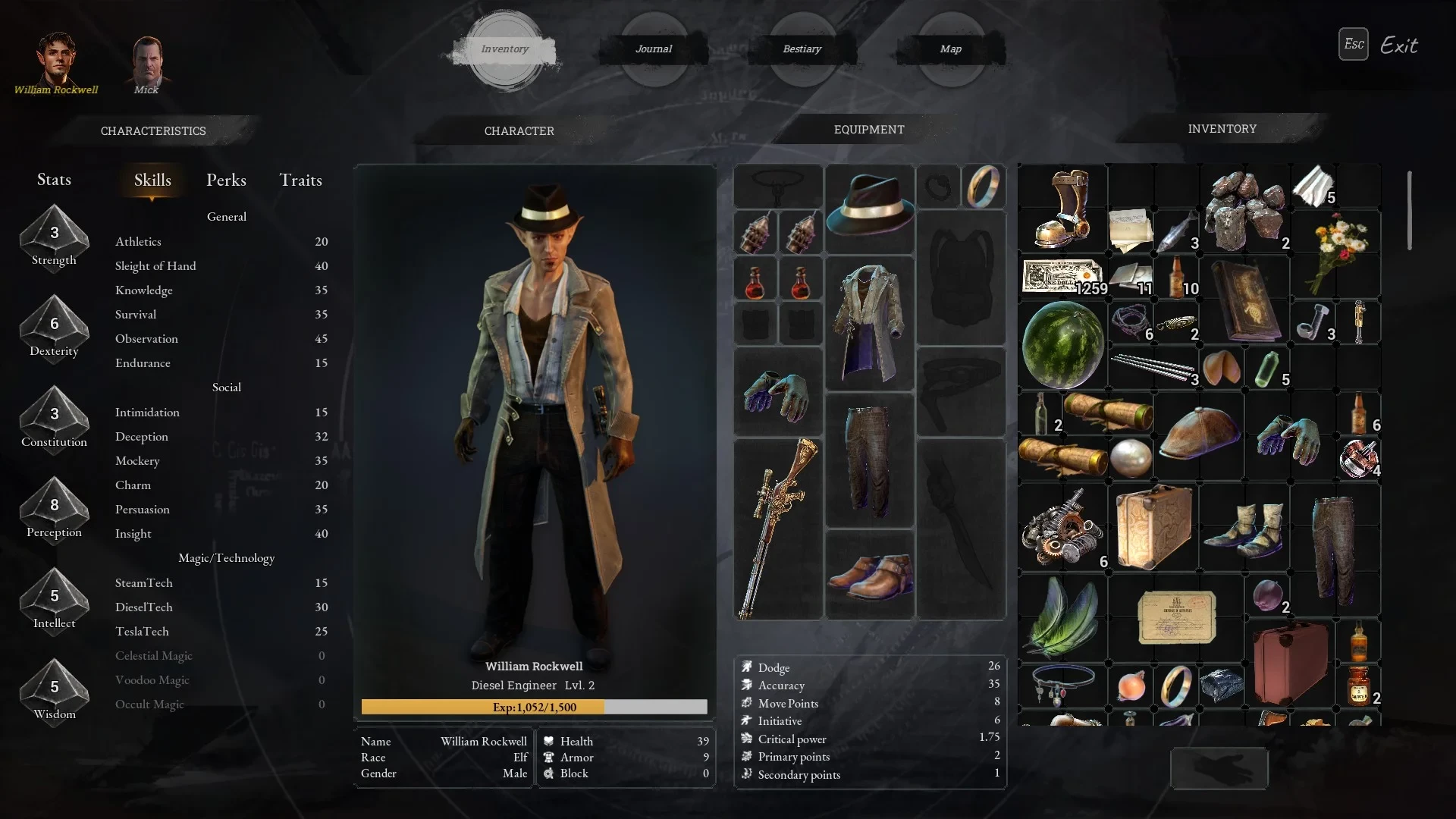Choose the equipped gold ring slot
This screenshot has height=819, width=1456.
(x=984, y=186)
